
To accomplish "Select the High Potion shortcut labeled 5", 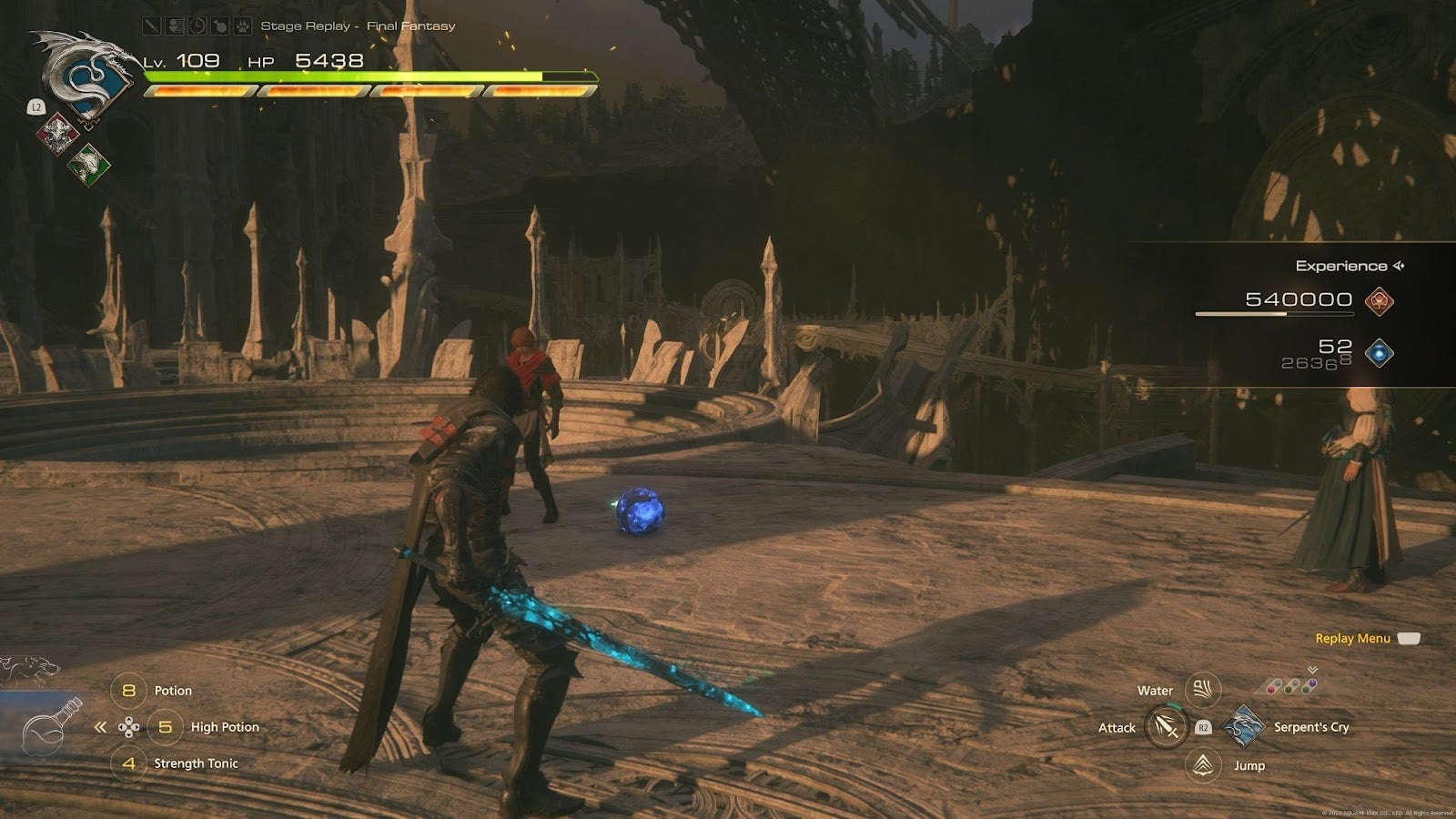I will [x=167, y=726].
